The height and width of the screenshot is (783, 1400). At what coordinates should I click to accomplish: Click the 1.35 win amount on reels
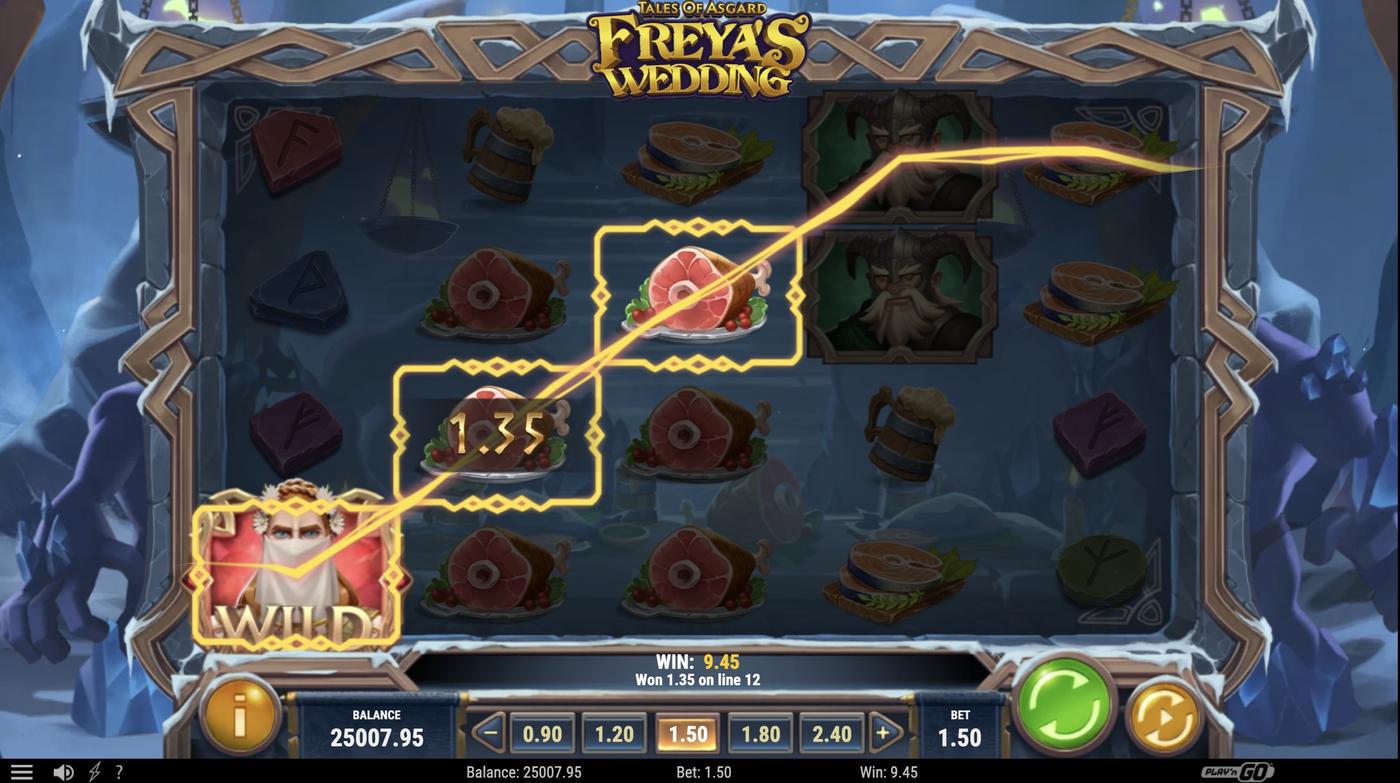497,432
